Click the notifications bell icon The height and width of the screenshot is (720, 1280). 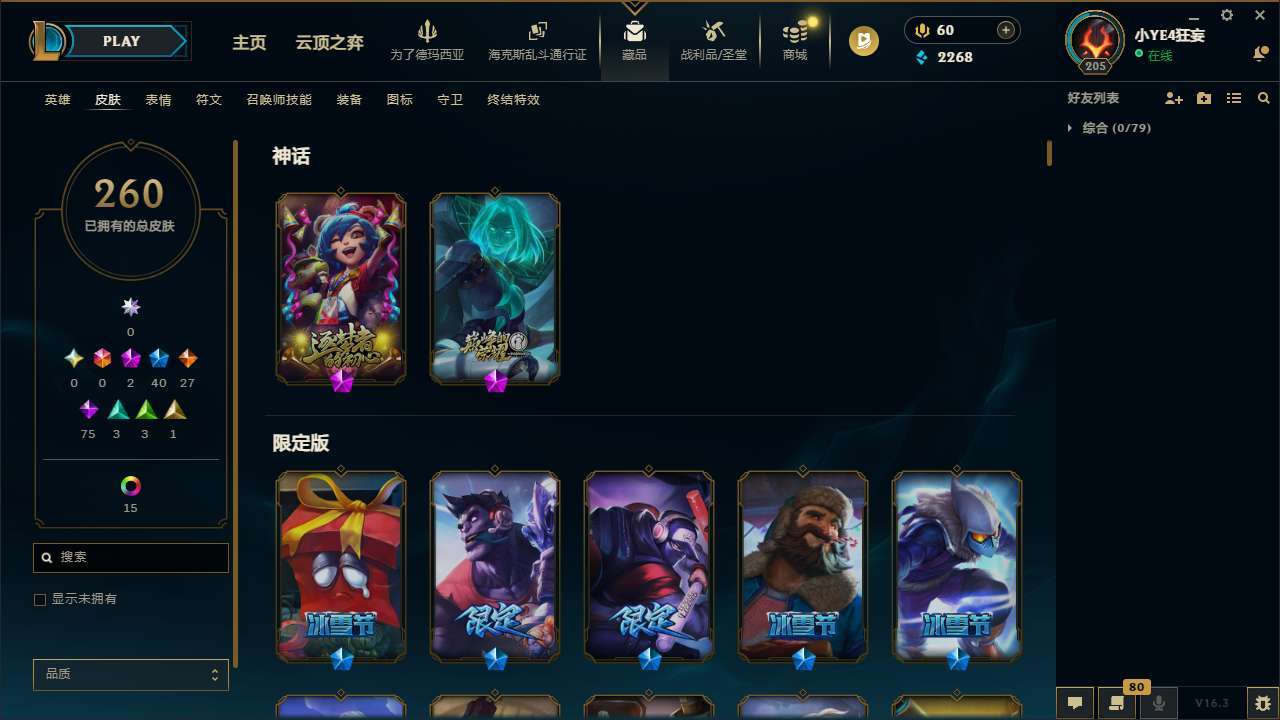pyautogui.click(x=1261, y=54)
